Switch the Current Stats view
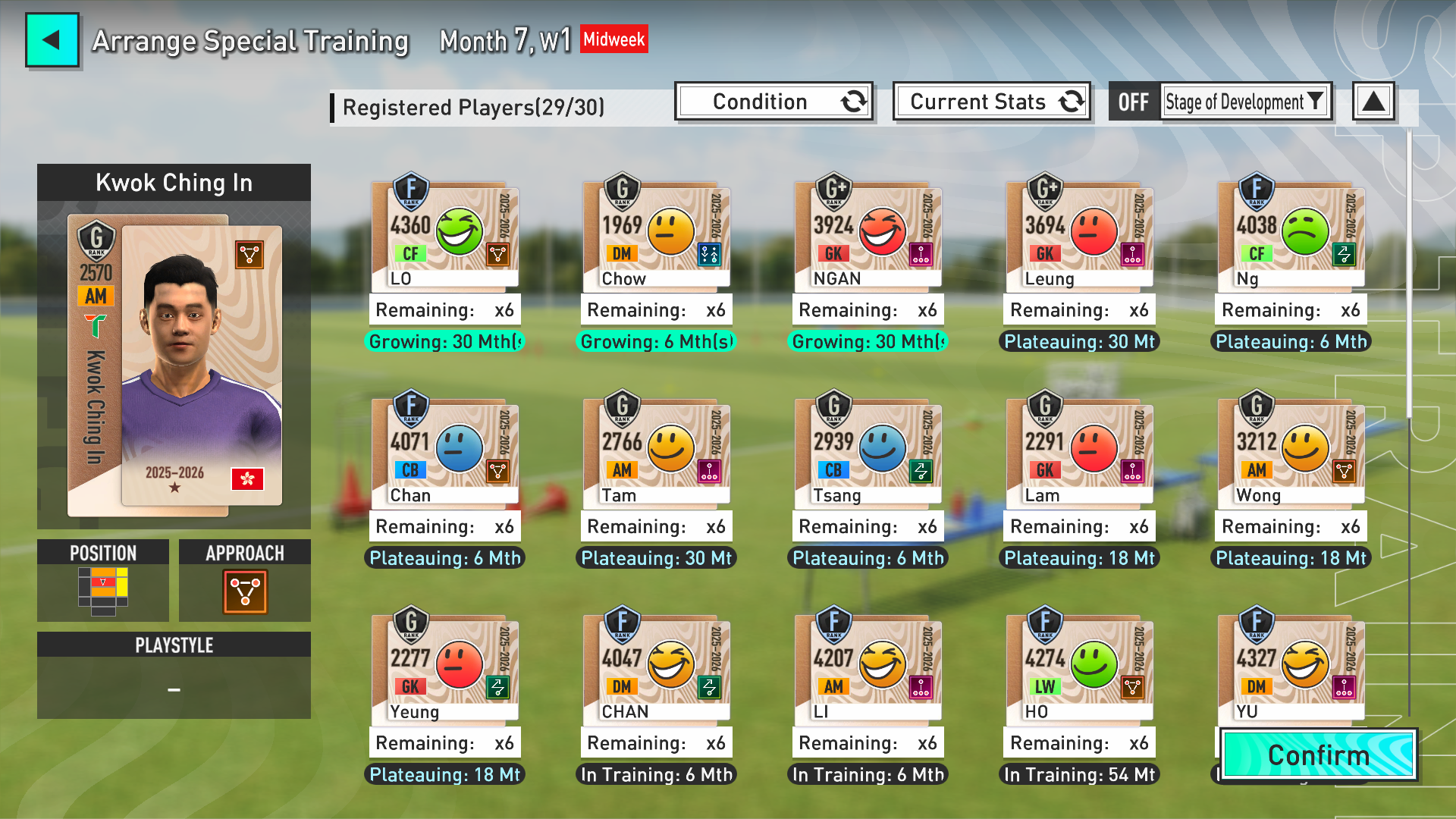The image size is (1456, 819). [x=991, y=102]
